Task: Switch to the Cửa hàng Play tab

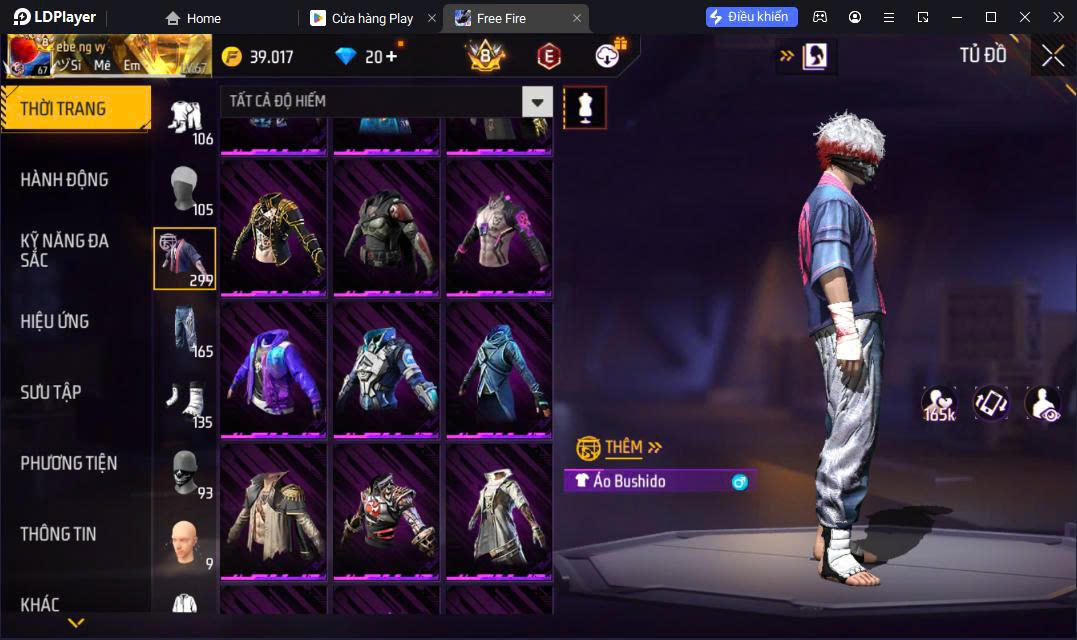Action: point(372,18)
